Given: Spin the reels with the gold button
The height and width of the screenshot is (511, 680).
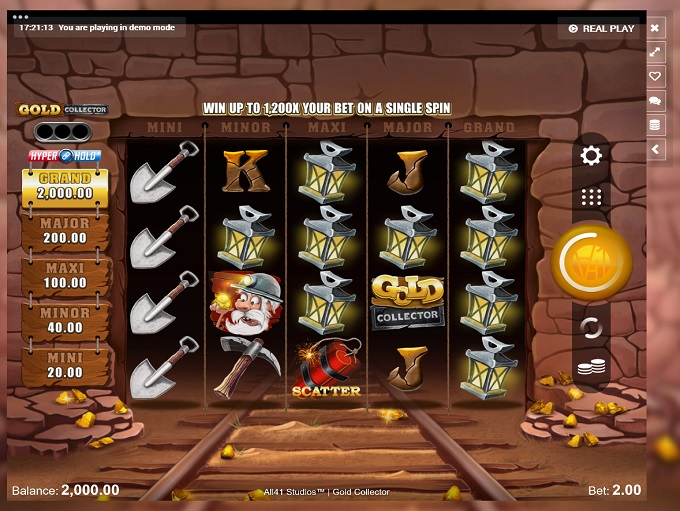Looking at the screenshot, I should pyautogui.click(x=591, y=262).
